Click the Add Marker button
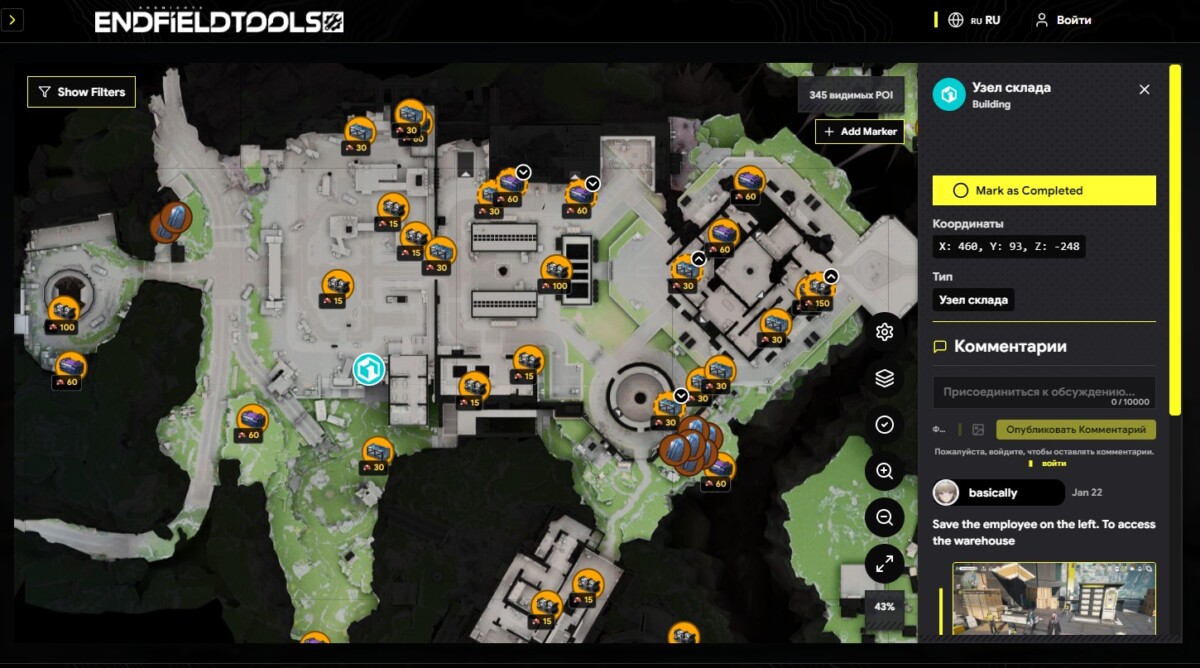 tap(859, 131)
